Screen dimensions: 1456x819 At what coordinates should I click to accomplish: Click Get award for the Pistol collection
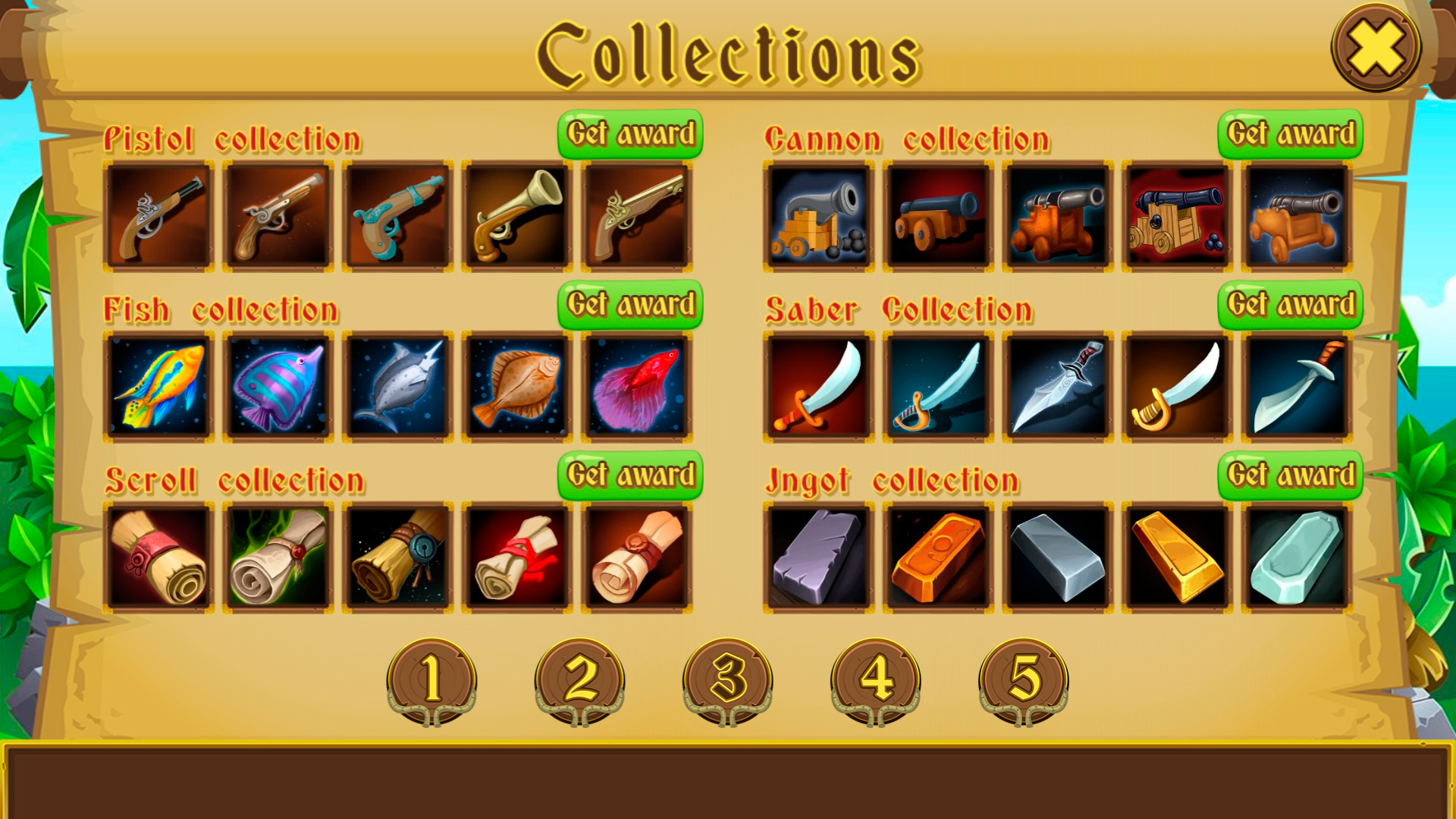630,133
